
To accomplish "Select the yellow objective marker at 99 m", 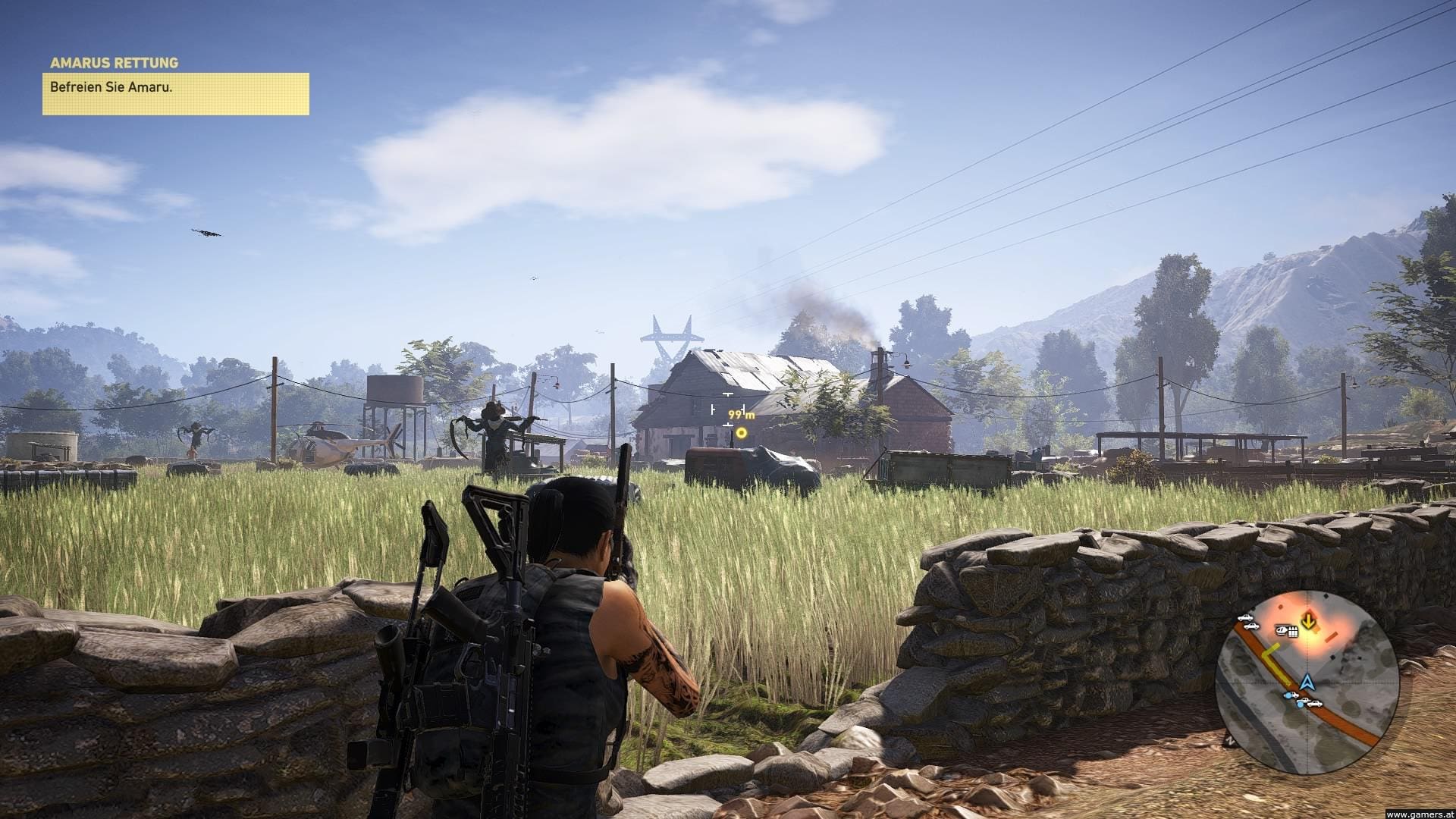I will point(742,433).
